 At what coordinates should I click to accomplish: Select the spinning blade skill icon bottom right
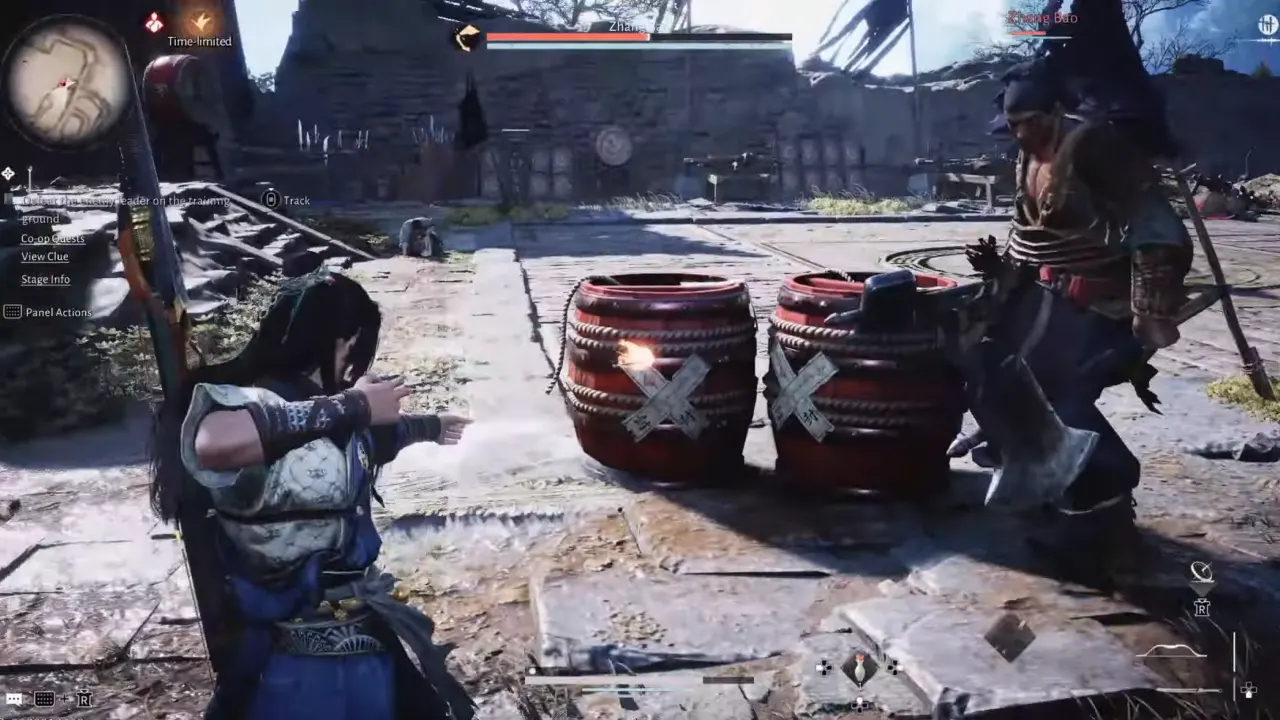(1202, 572)
